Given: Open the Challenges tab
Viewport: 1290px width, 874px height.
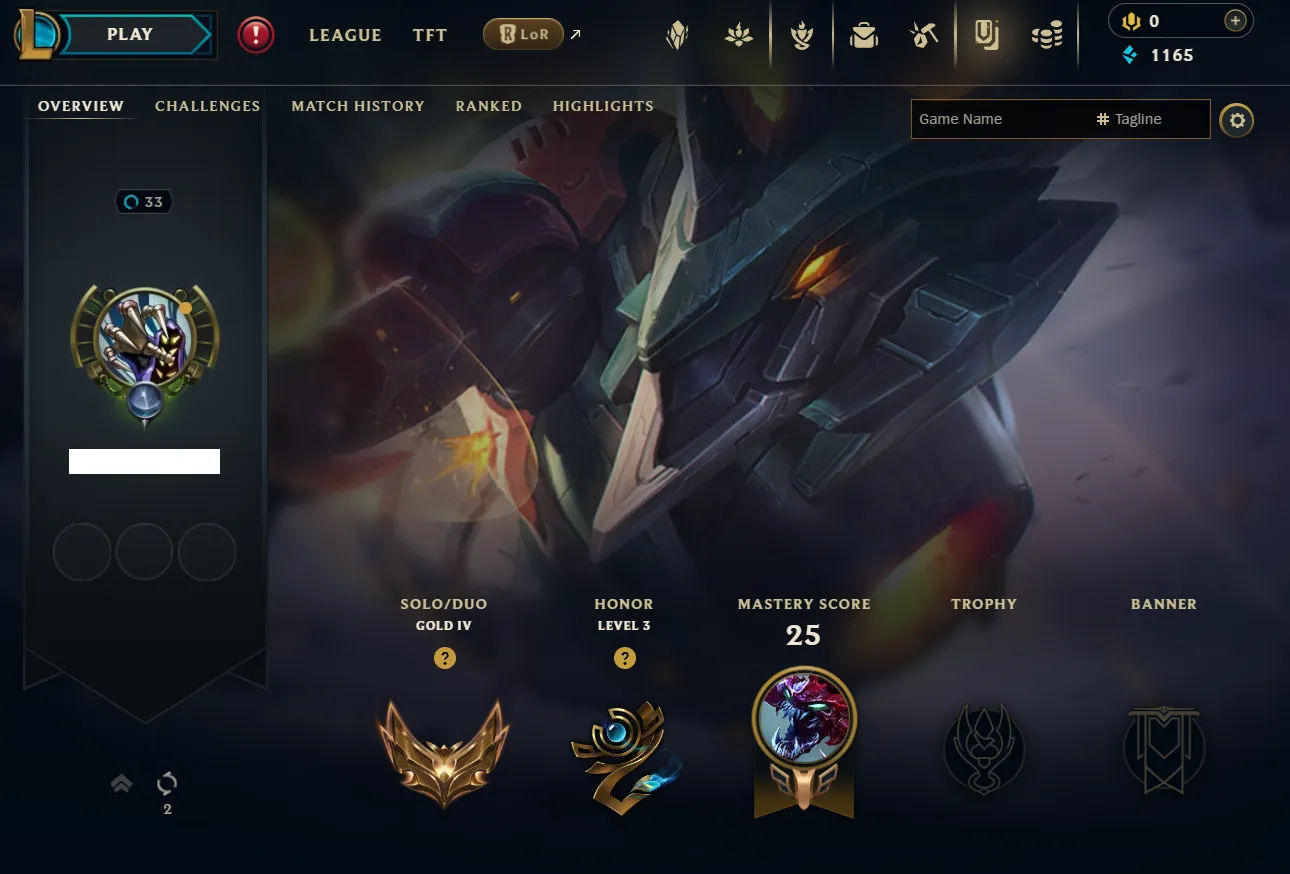Looking at the screenshot, I should click(207, 106).
